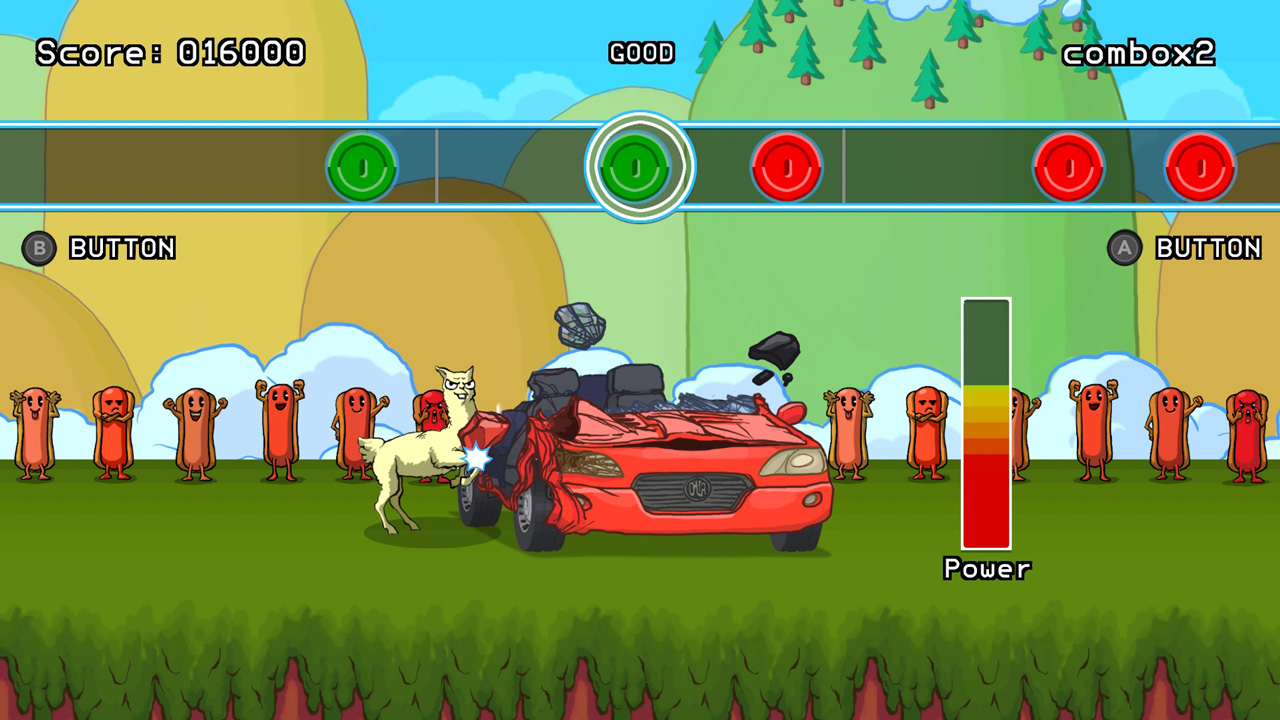This screenshot has height=720, width=1280.
Task: Click the red note beside the target circle
Action: (x=787, y=166)
